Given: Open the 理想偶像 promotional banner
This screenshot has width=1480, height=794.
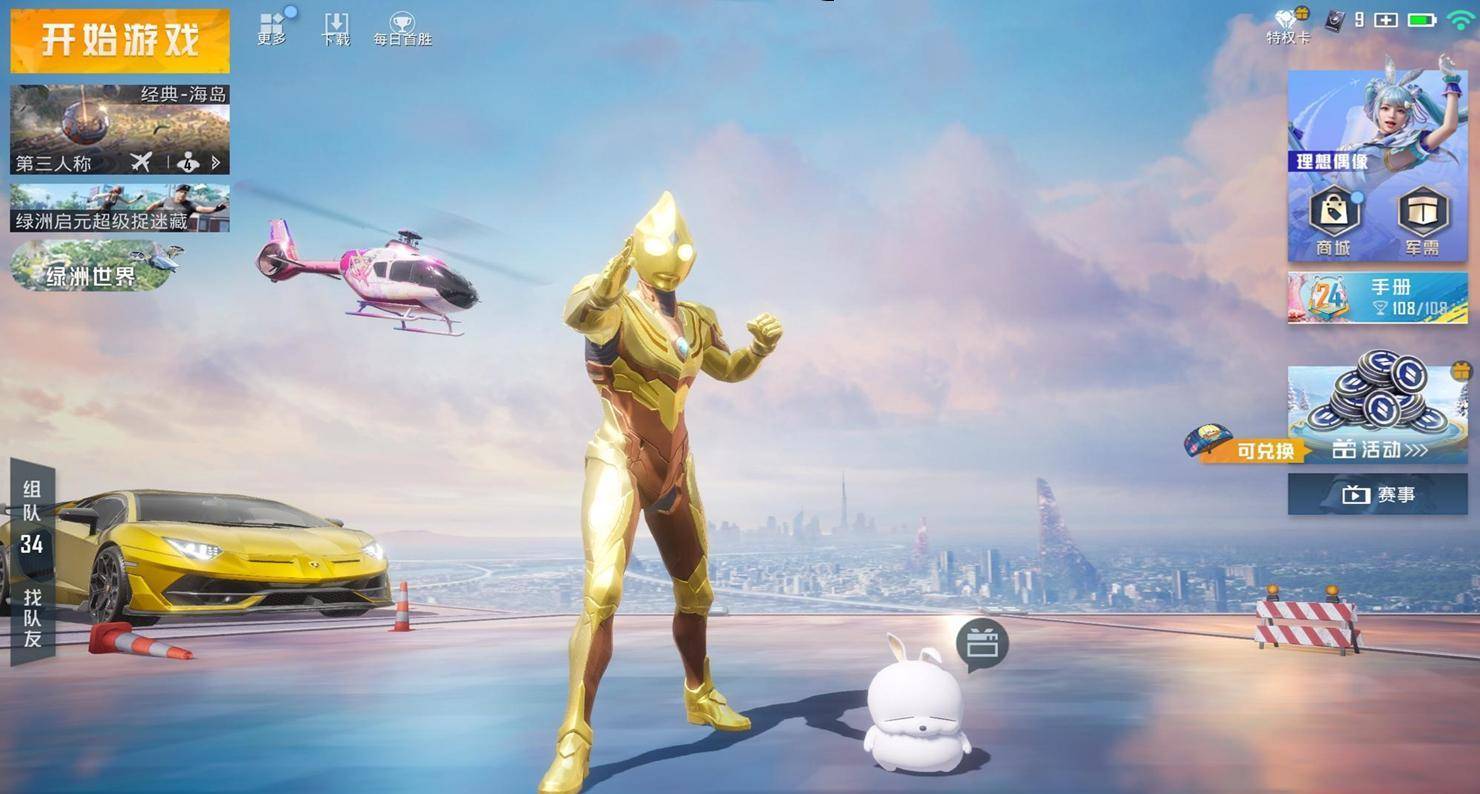Looking at the screenshot, I should tap(1377, 120).
